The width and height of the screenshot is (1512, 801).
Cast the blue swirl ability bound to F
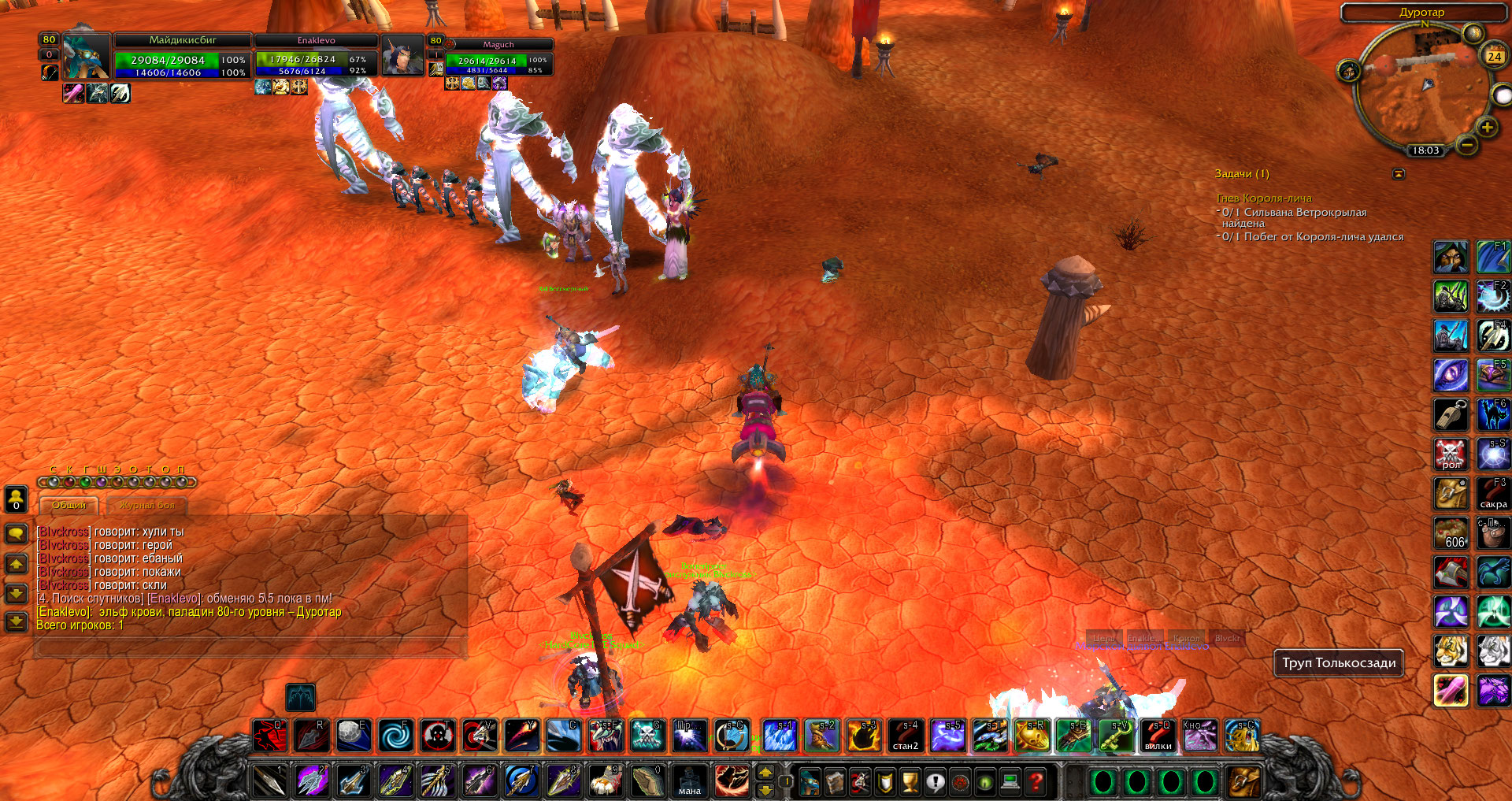pos(395,736)
